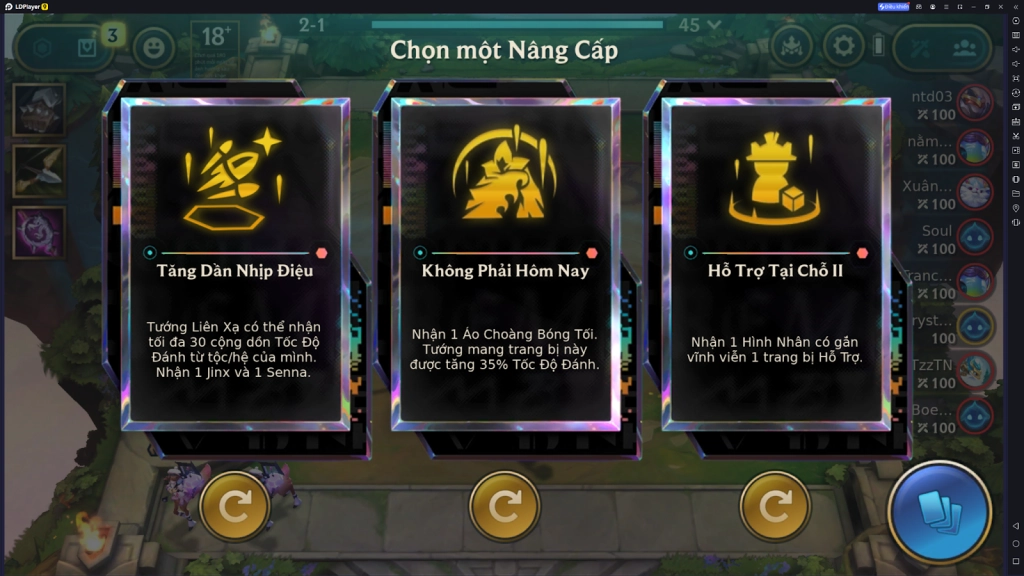Reroll the Tăng Dần Nhịp Điệu augment
1024x576 pixels.
point(235,507)
